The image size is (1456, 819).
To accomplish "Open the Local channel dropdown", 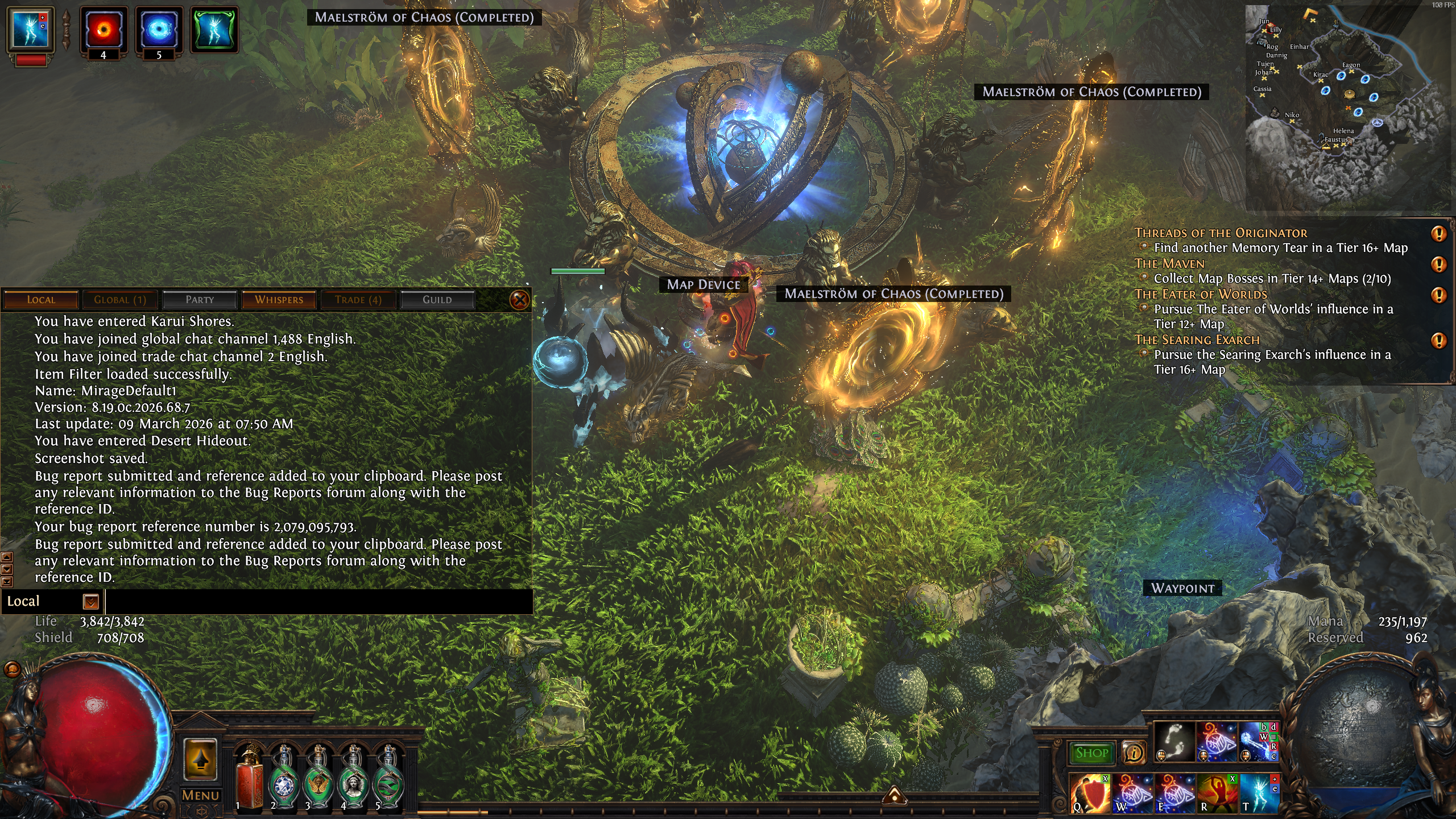I will [x=90, y=602].
